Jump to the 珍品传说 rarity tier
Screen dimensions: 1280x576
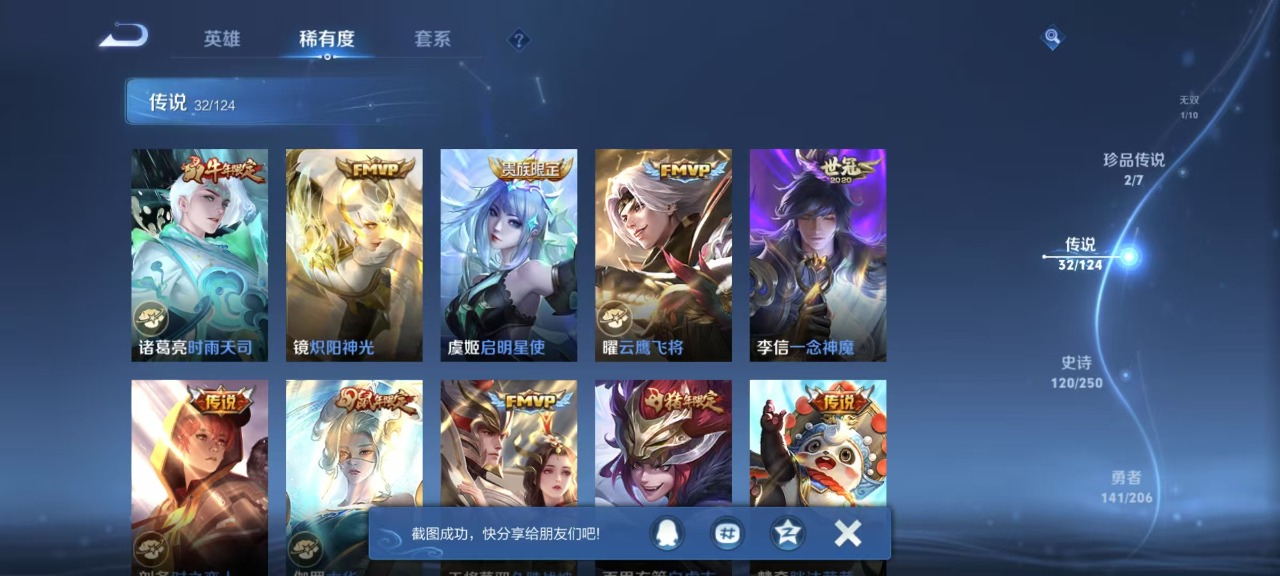[1134, 168]
